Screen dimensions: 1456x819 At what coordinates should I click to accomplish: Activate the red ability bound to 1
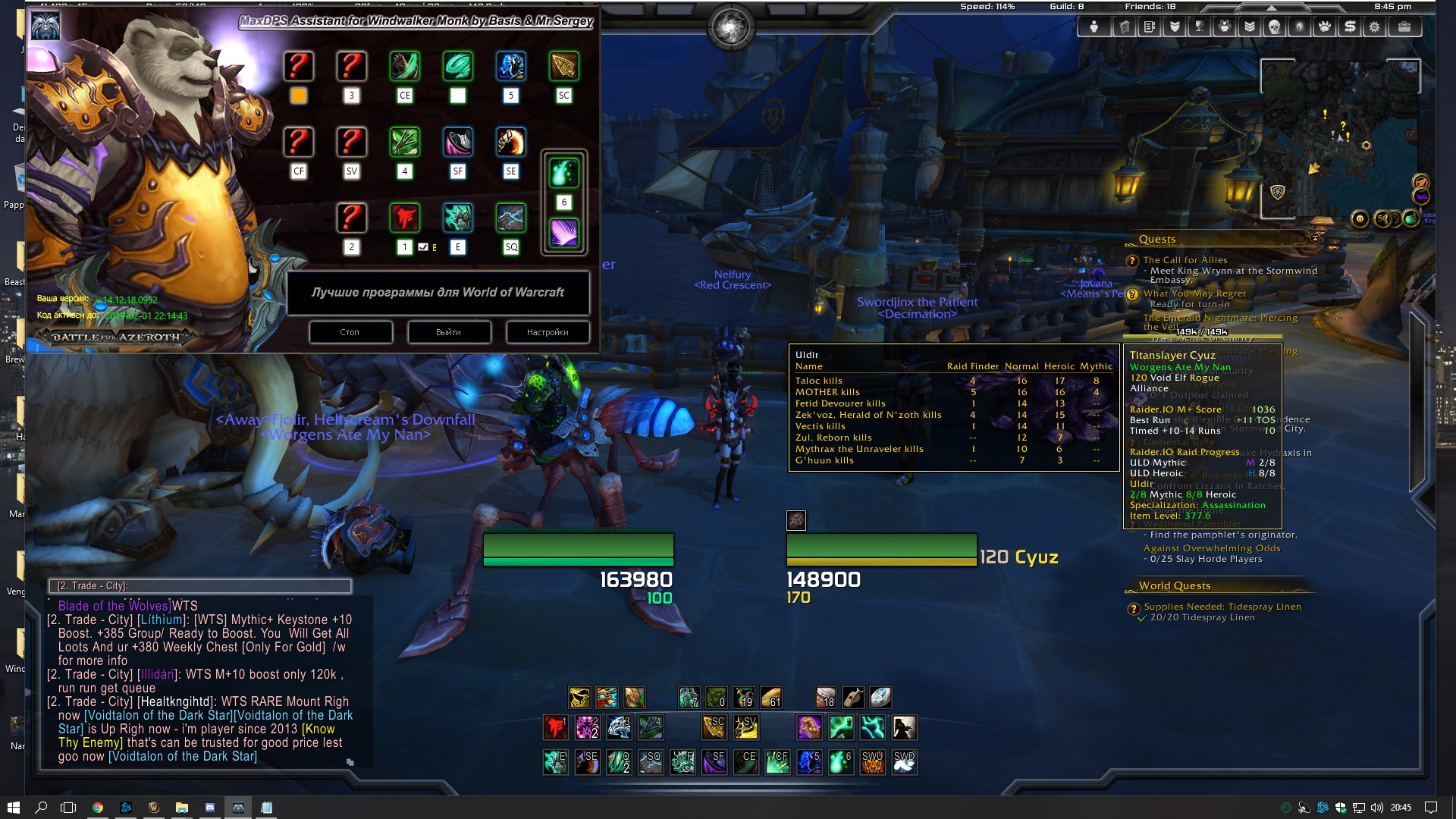[x=555, y=728]
